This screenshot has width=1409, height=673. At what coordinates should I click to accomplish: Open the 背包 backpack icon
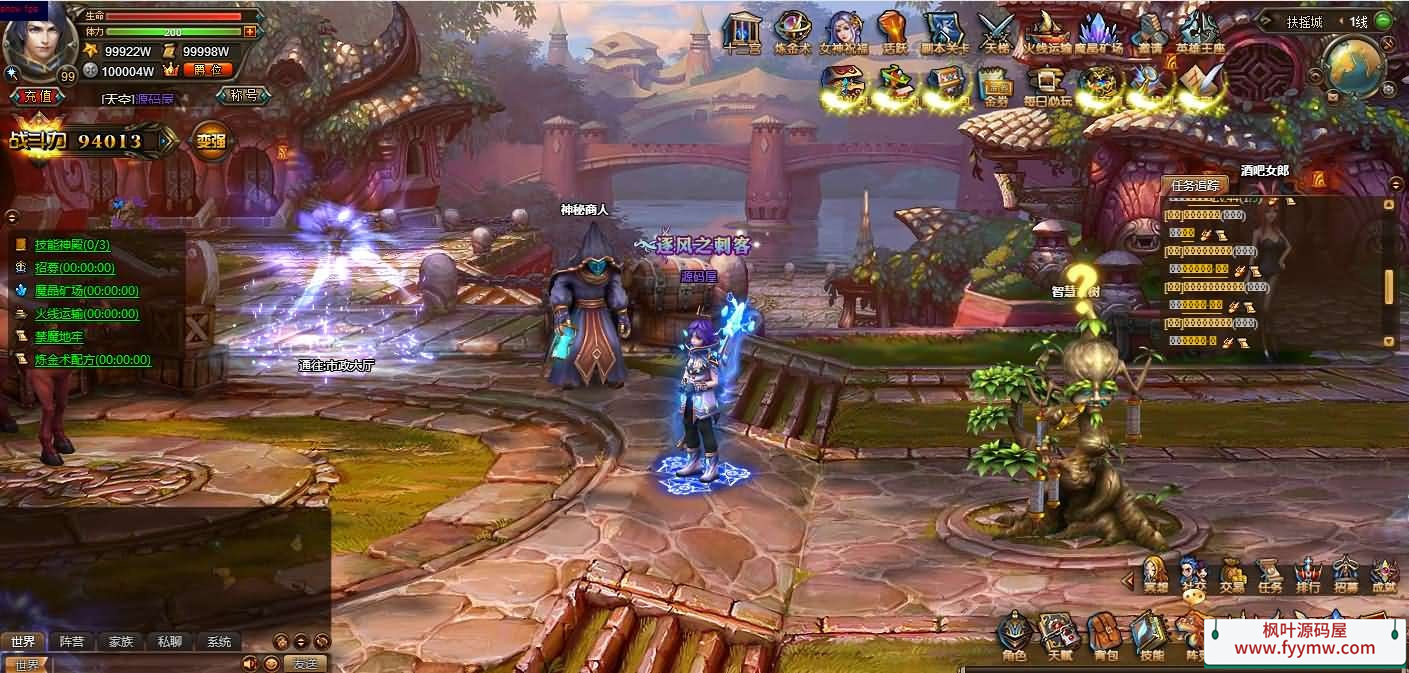(1105, 636)
